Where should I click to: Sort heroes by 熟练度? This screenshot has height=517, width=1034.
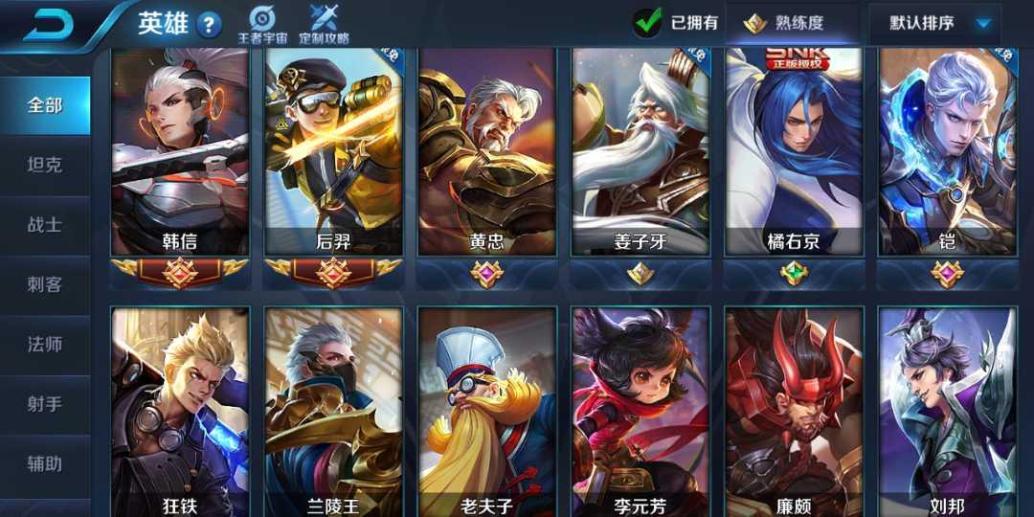(x=789, y=23)
